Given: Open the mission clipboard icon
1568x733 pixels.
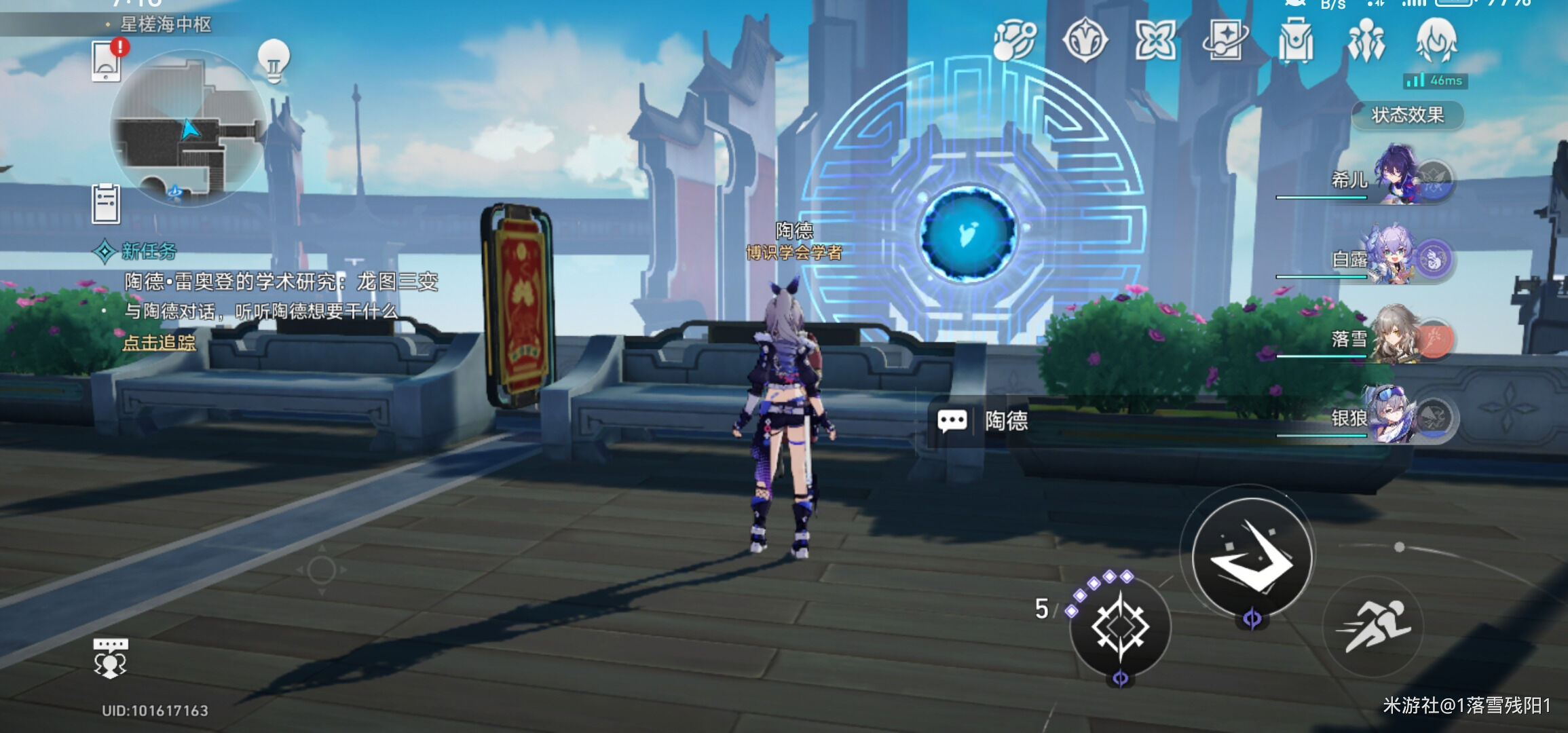Looking at the screenshot, I should [x=106, y=203].
